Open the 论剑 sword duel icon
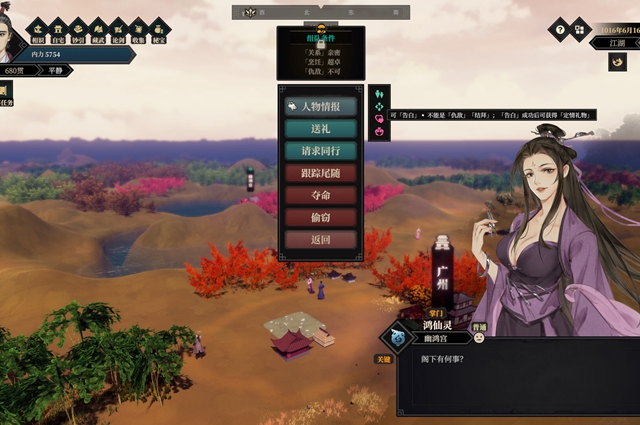 click(118, 28)
